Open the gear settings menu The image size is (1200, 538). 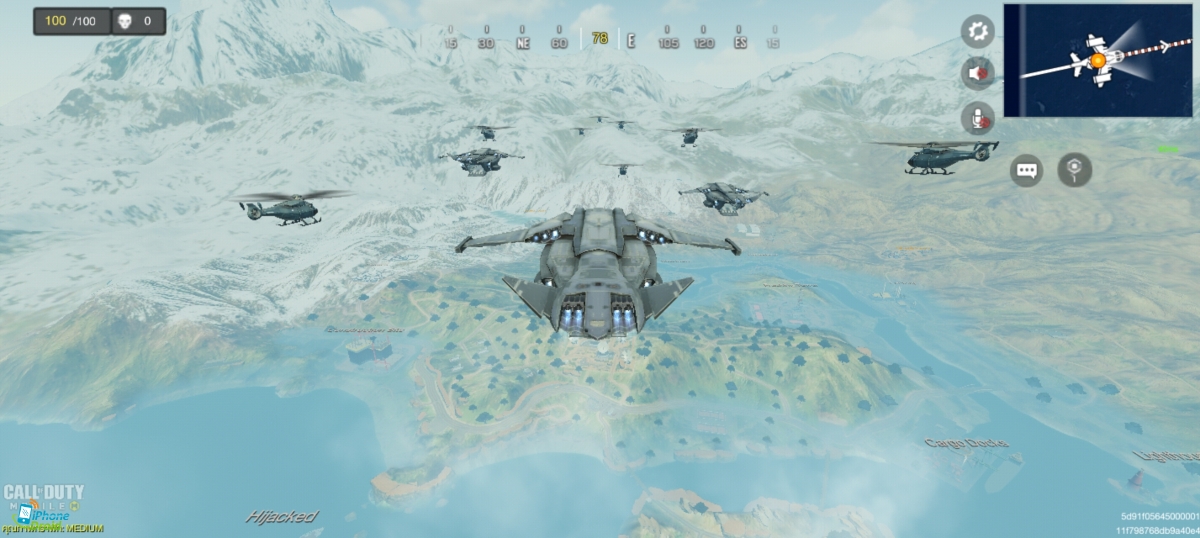(x=977, y=31)
